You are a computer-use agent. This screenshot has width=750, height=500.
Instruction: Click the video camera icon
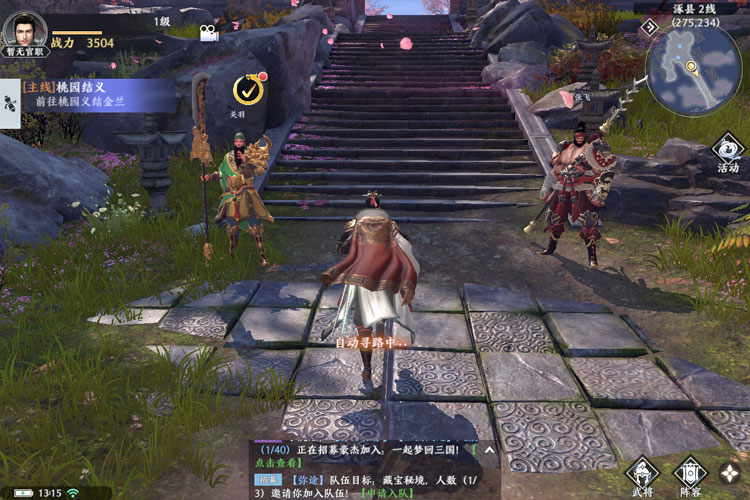point(208,34)
